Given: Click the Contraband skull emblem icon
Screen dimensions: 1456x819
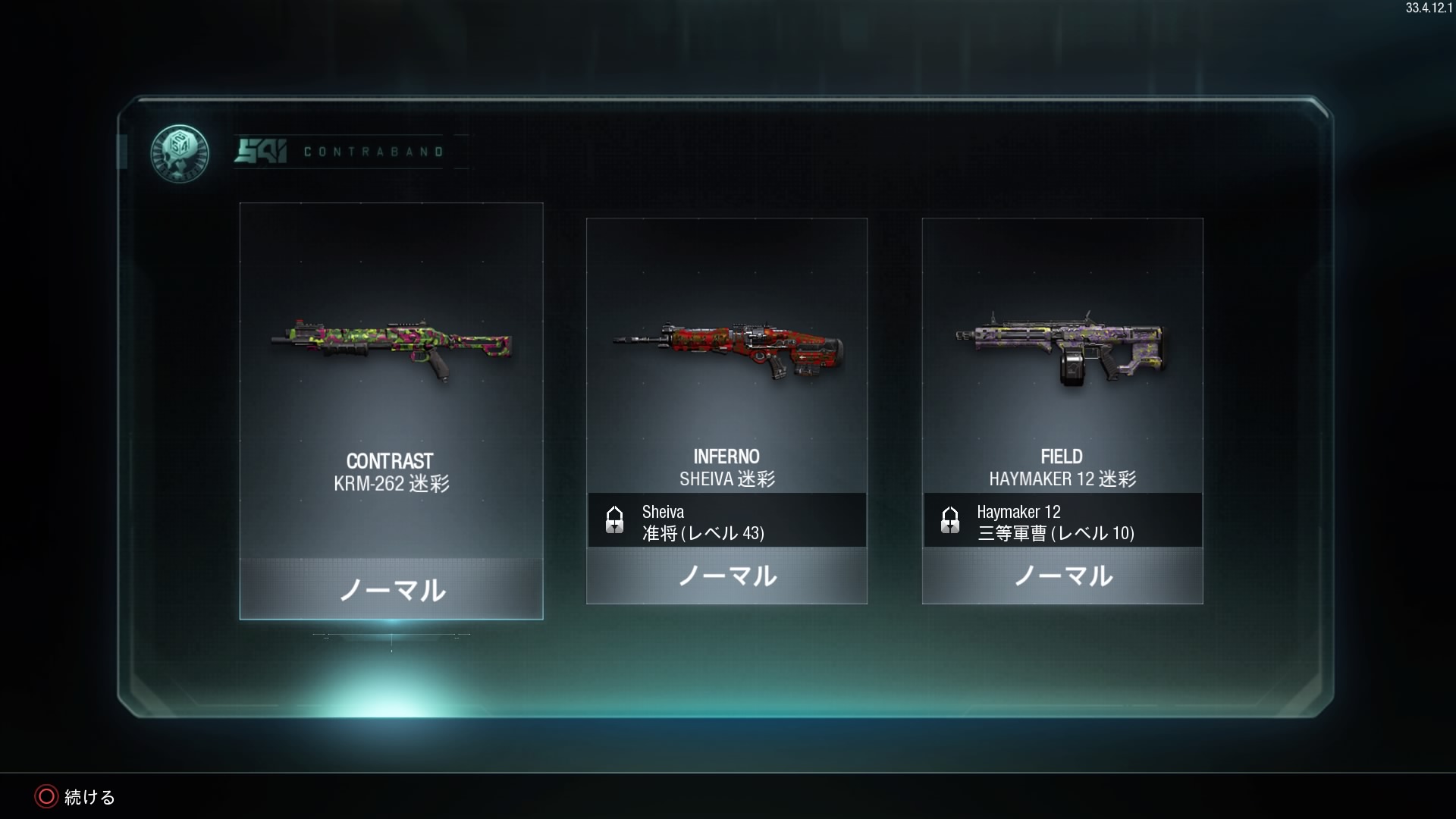Looking at the screenshot, I should coord(179,153).
